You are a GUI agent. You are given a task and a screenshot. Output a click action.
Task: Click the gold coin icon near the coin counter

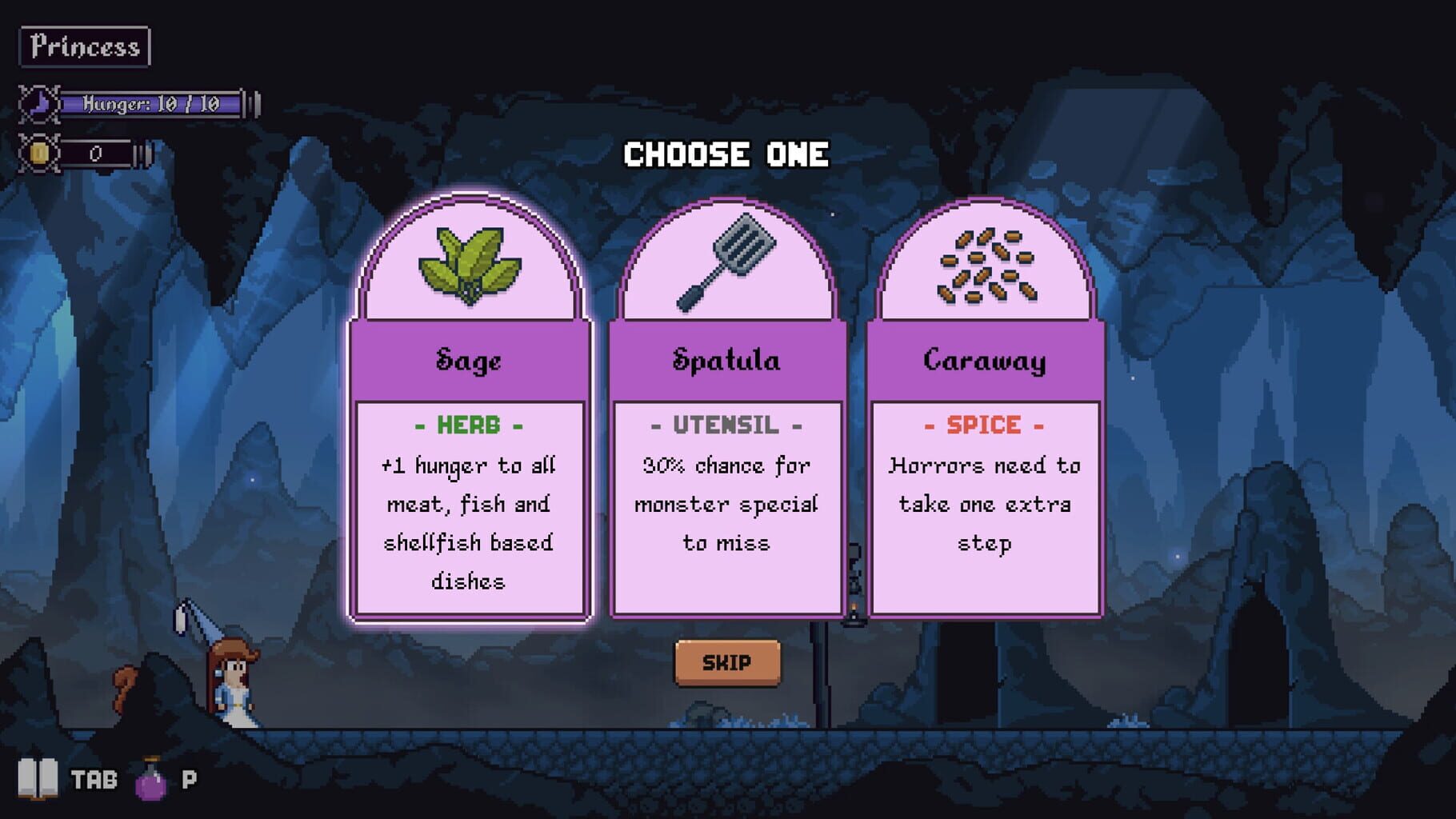[42, 154]
